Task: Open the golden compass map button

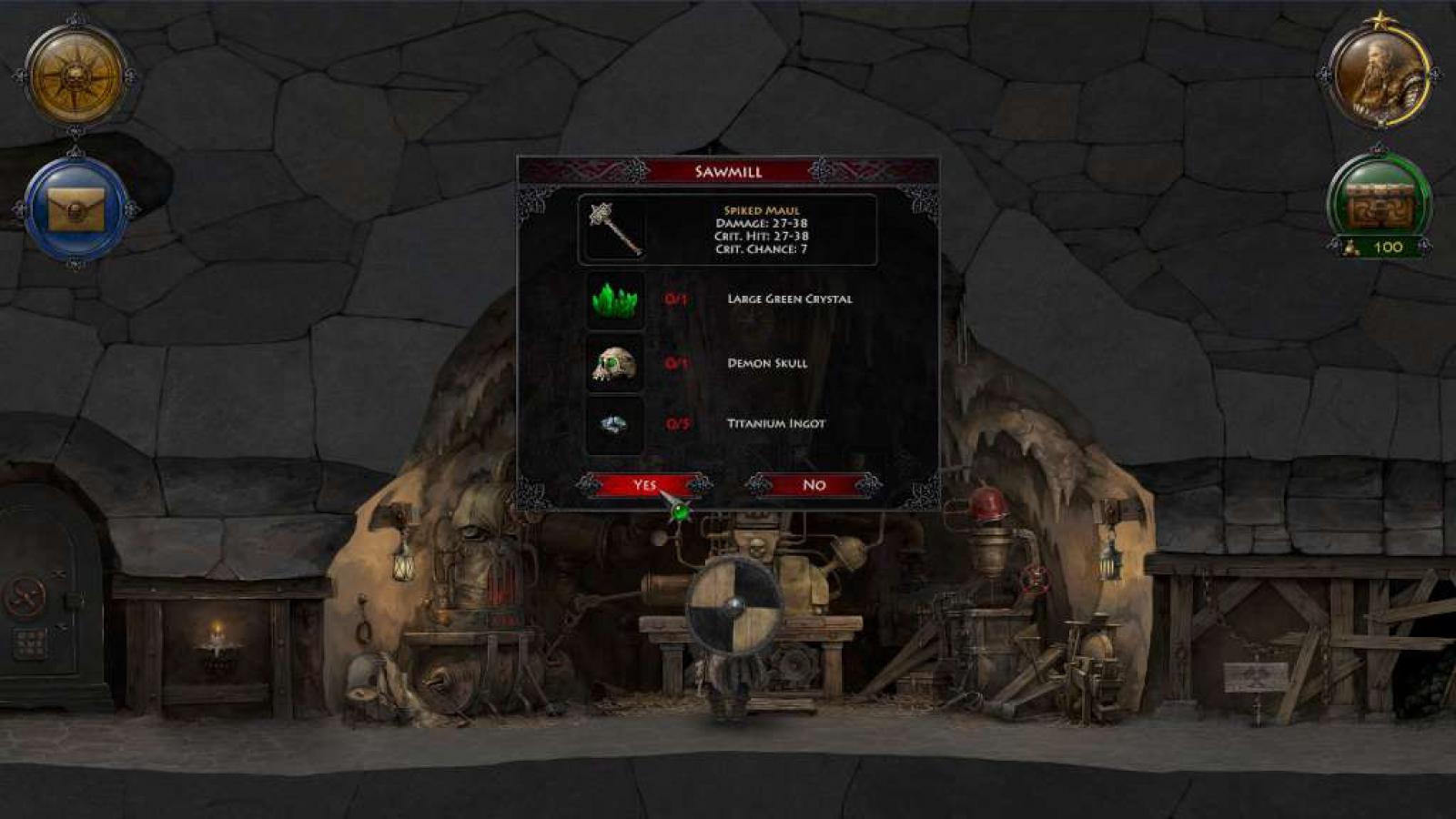Action: tap(76, 76)
